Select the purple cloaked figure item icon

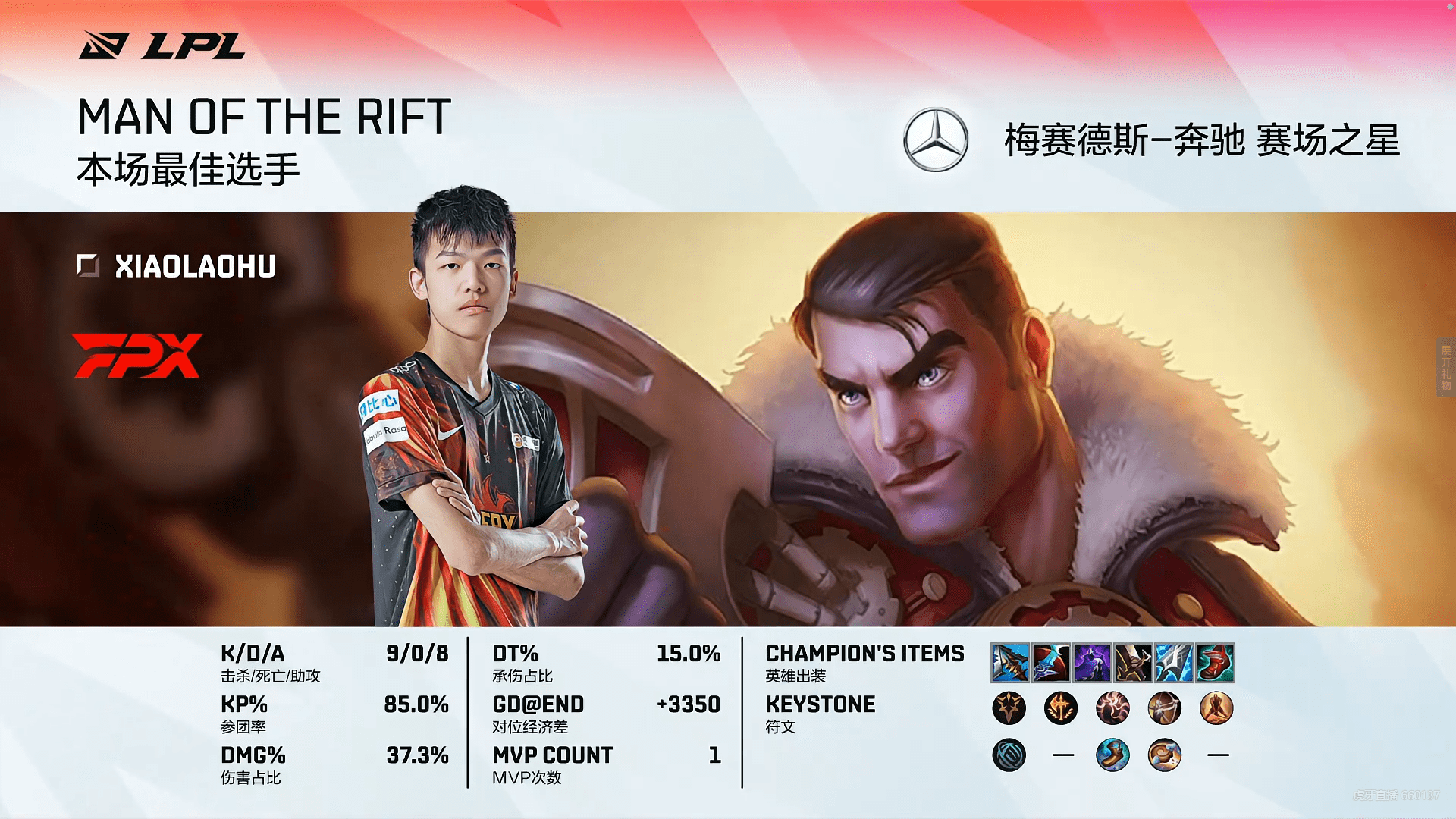pos(1092,662)
